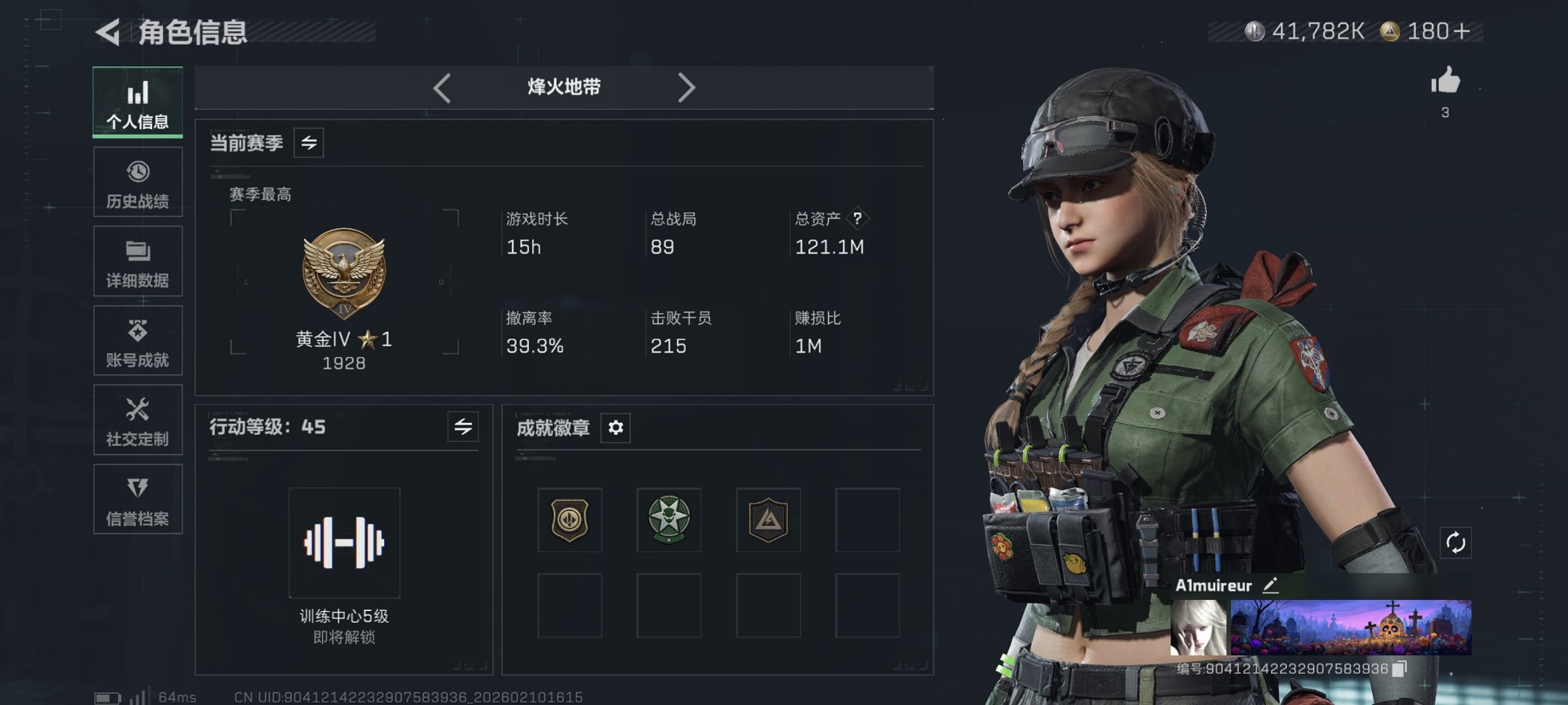
Task: Switch mode to 烽火地带
Action: point(562,87)
